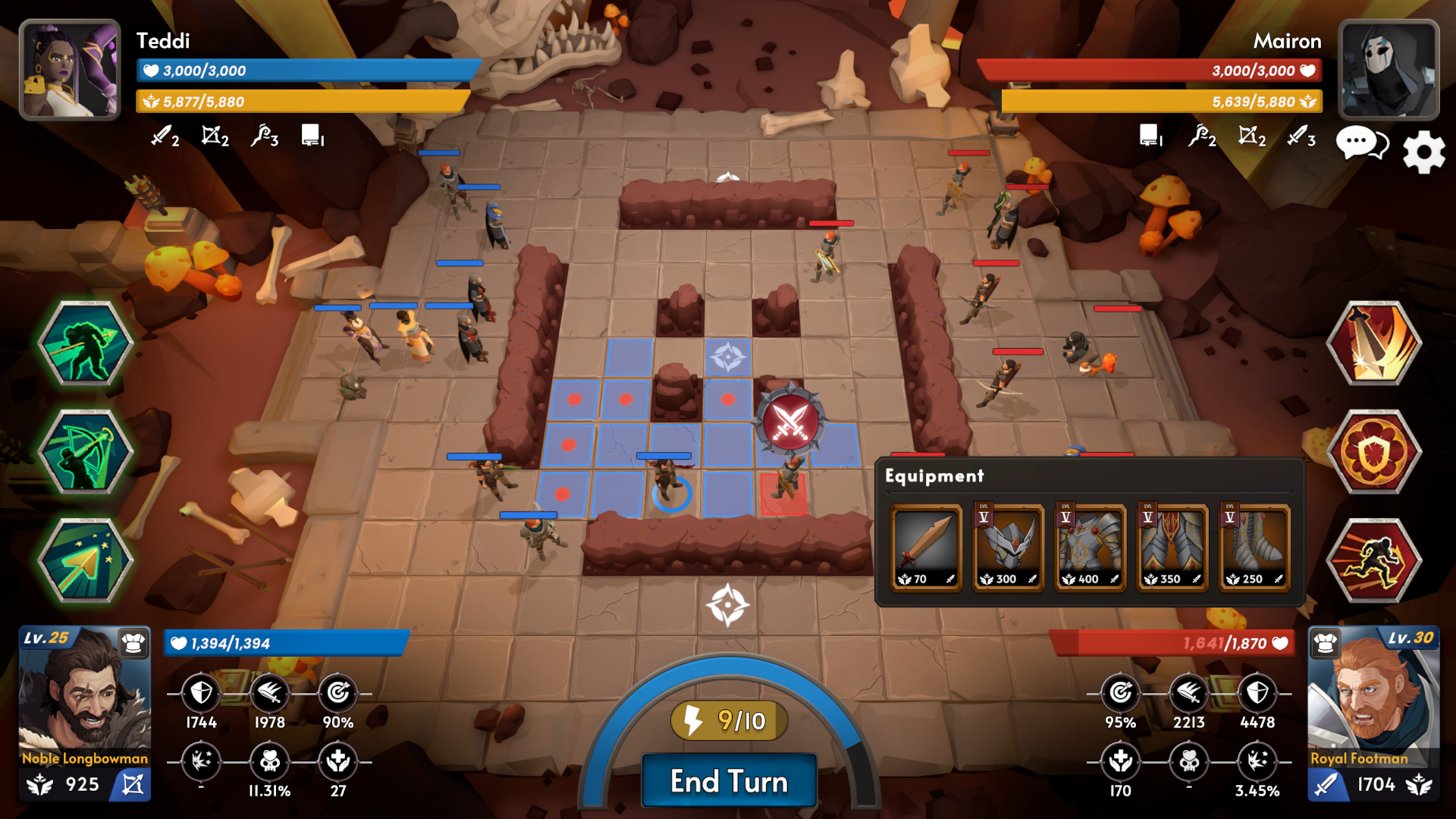The height and width of the screenshot is (819, 1456).
Task: Open the chat speech bubbles
Action: pyautogui.click(x=1362, y=143)
